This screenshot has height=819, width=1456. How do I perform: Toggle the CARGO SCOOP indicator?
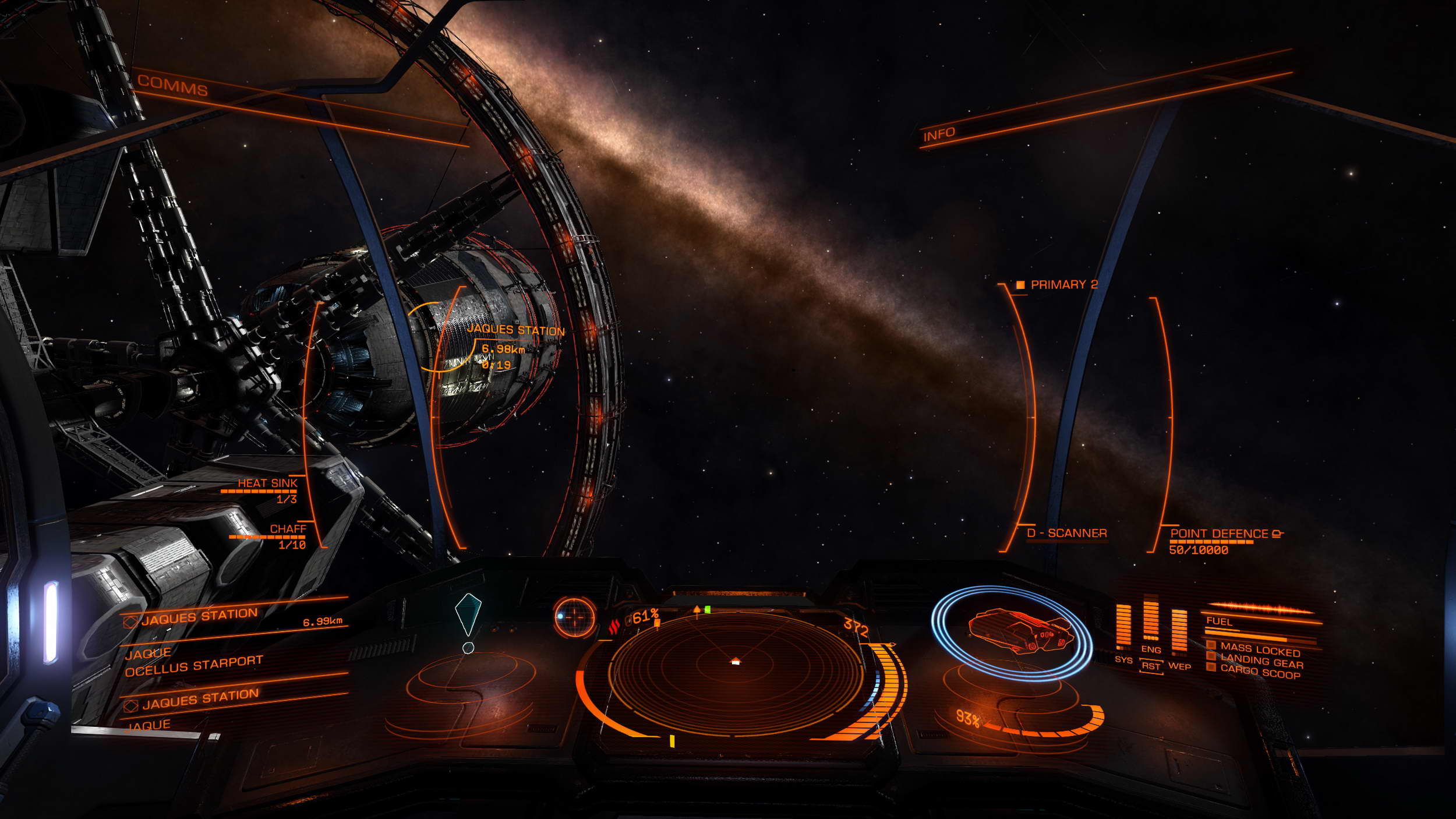[1260, 673]
